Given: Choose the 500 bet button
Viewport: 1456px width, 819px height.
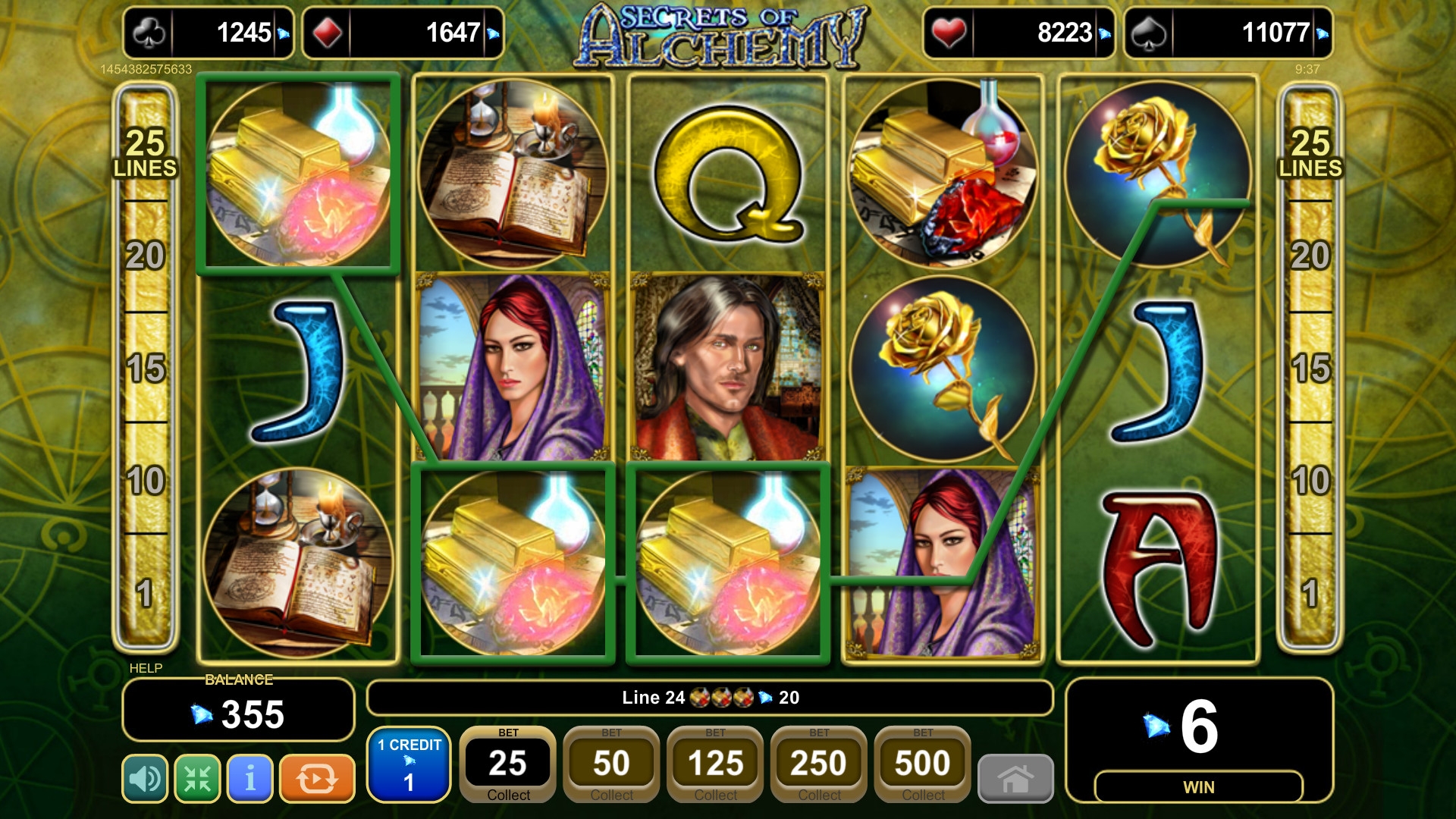Looking at the screenshot, I should [x=922, y=764].
